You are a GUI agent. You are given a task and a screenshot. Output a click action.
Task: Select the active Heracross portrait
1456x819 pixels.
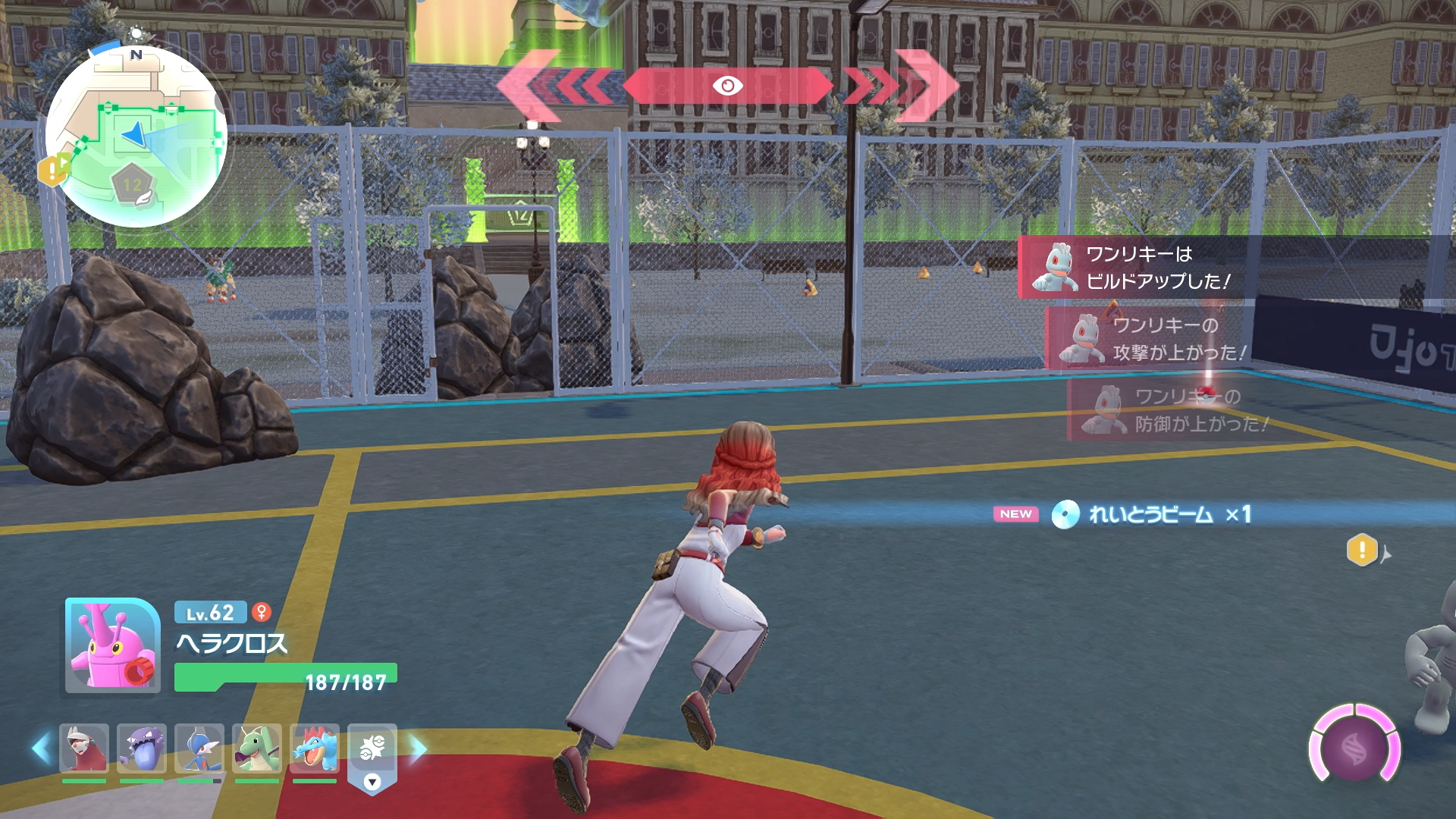112,646
